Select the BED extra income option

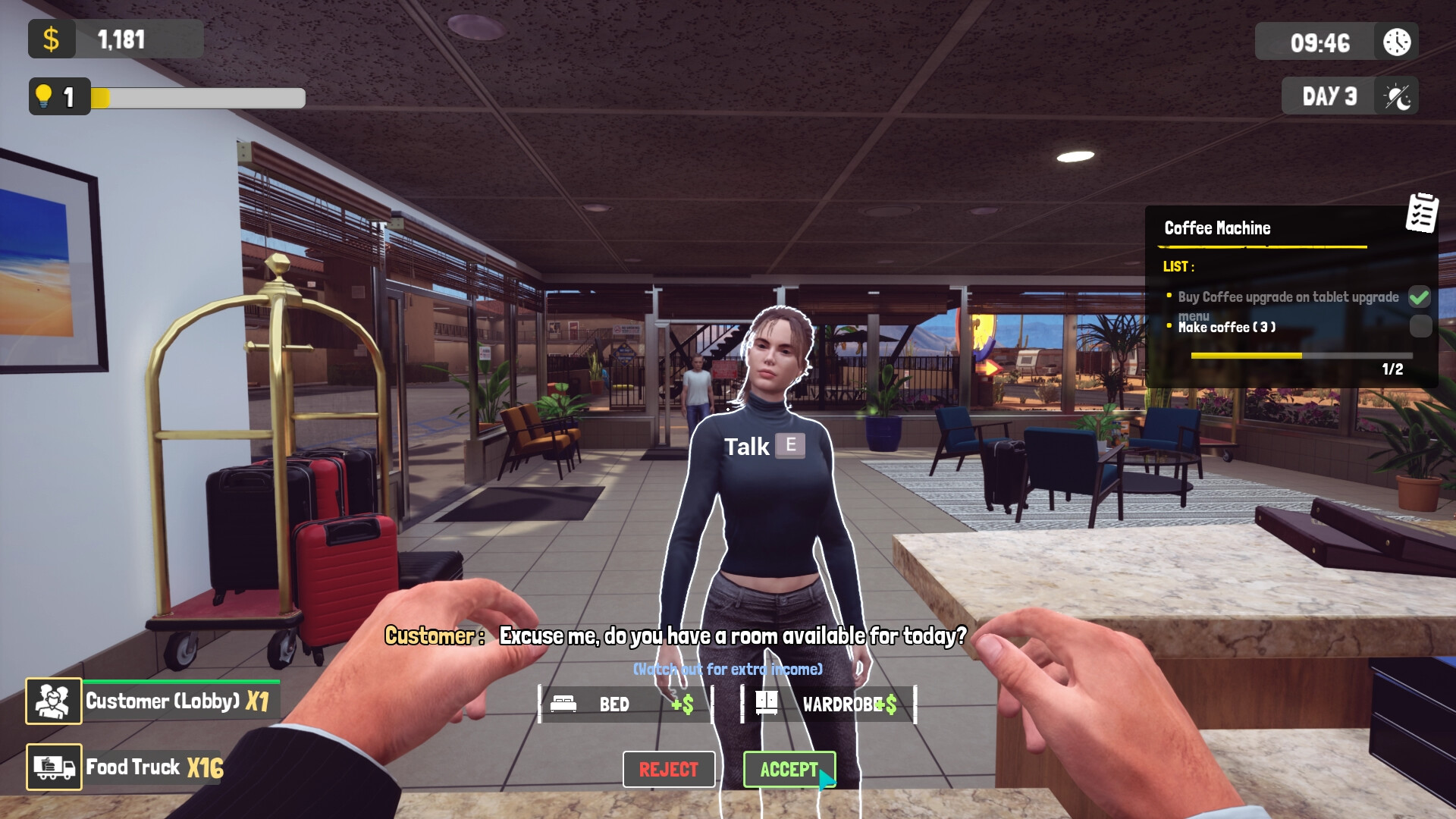(623, 704)
